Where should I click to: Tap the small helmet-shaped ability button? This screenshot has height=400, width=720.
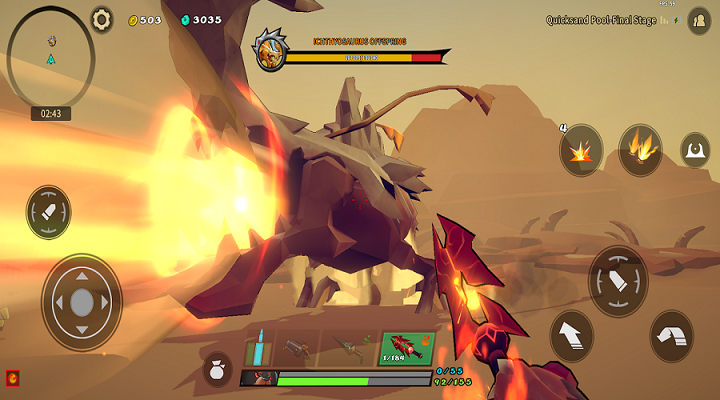(x=695, y=151)
